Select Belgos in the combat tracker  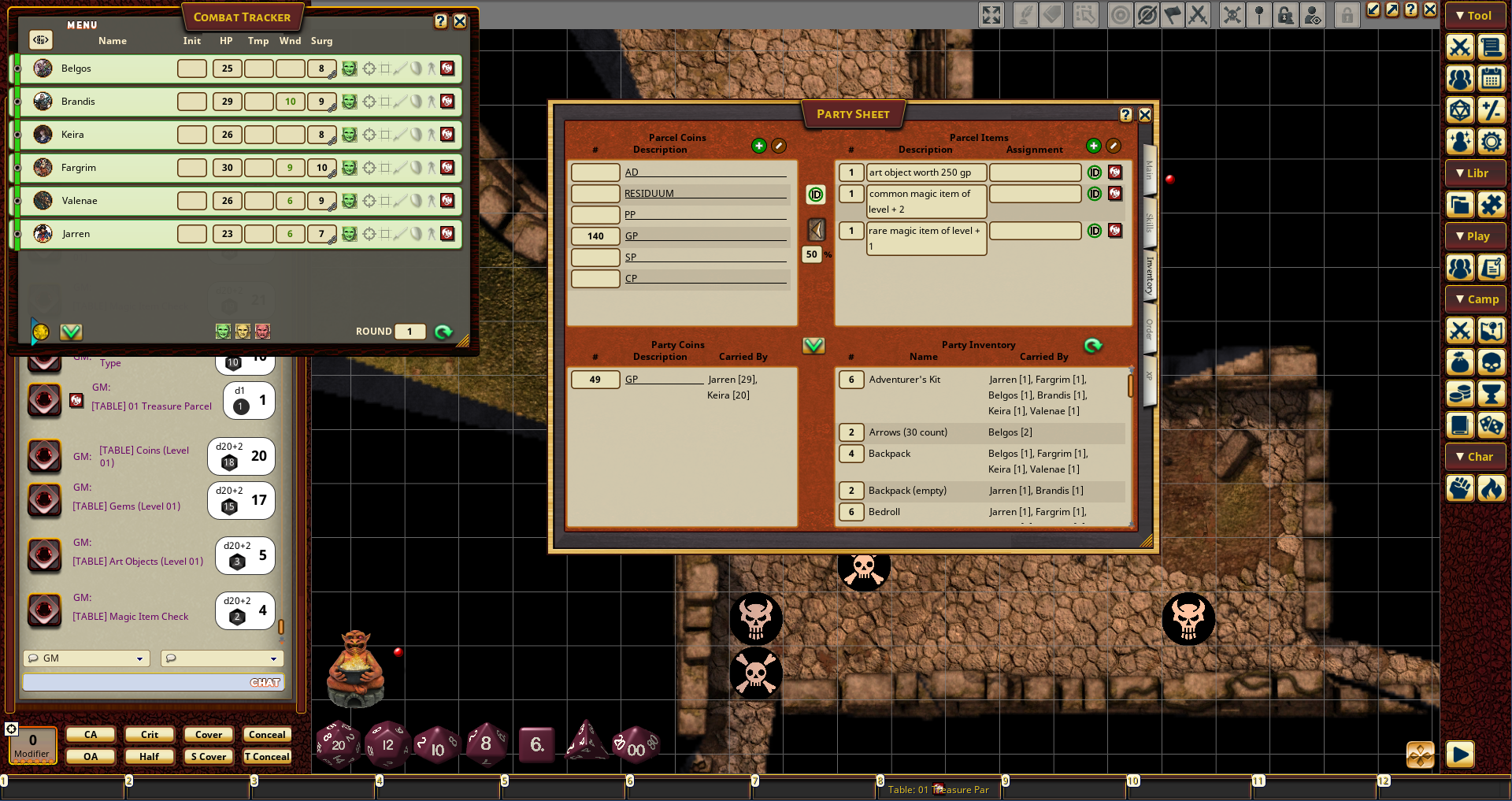76,69
